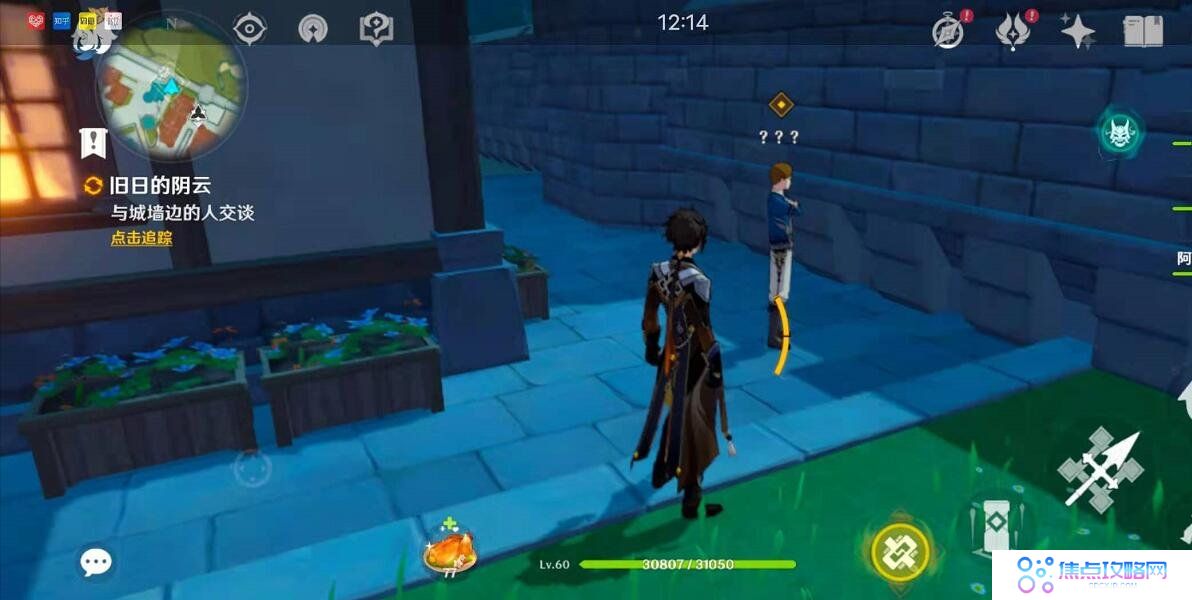The height and width of the screenshot is (600, 1192).
Task: Tap the glowing oni mask icon
Action: [1120, 132]
